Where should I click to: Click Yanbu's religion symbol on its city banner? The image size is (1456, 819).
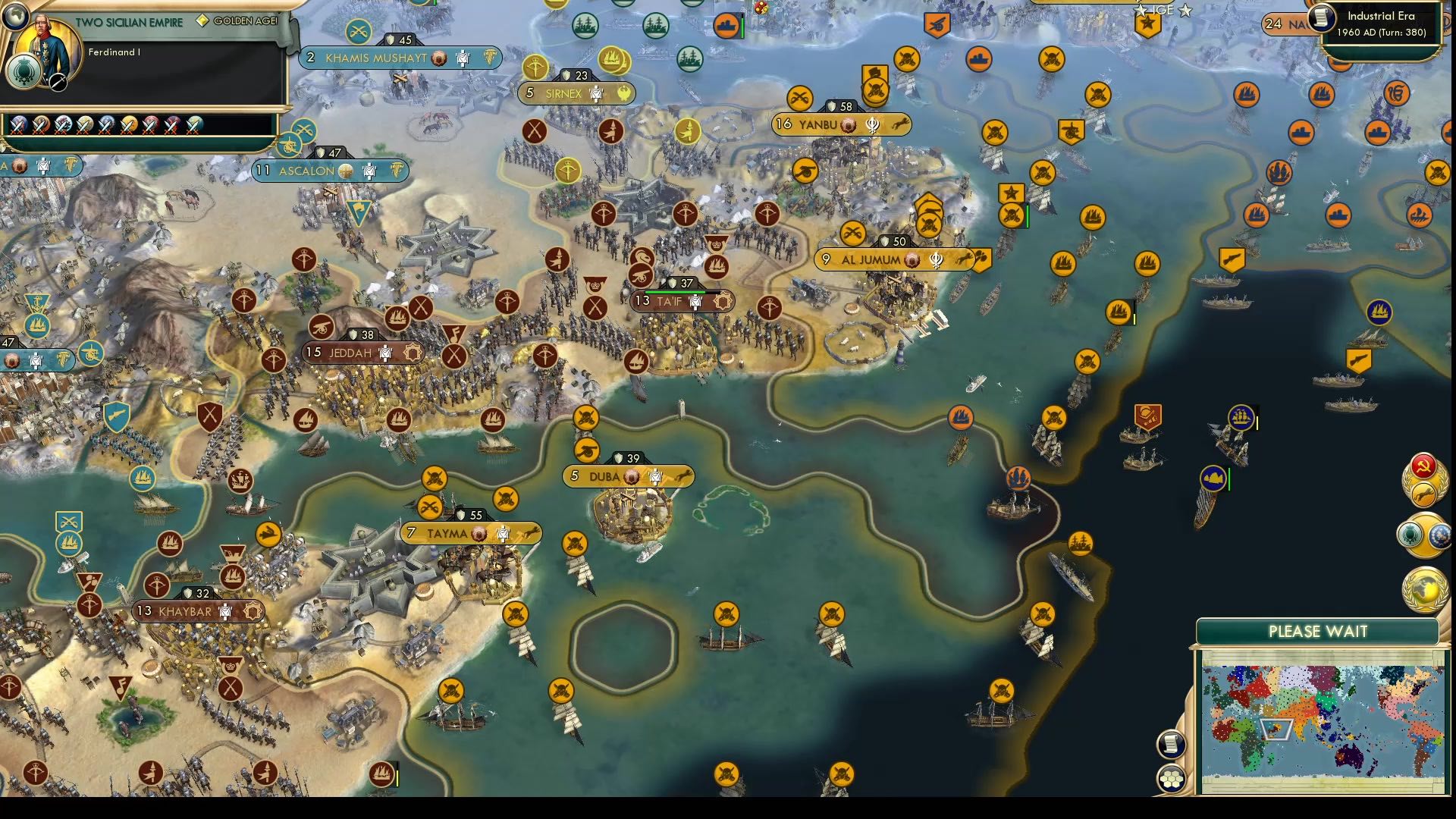[x=871, y=126]
